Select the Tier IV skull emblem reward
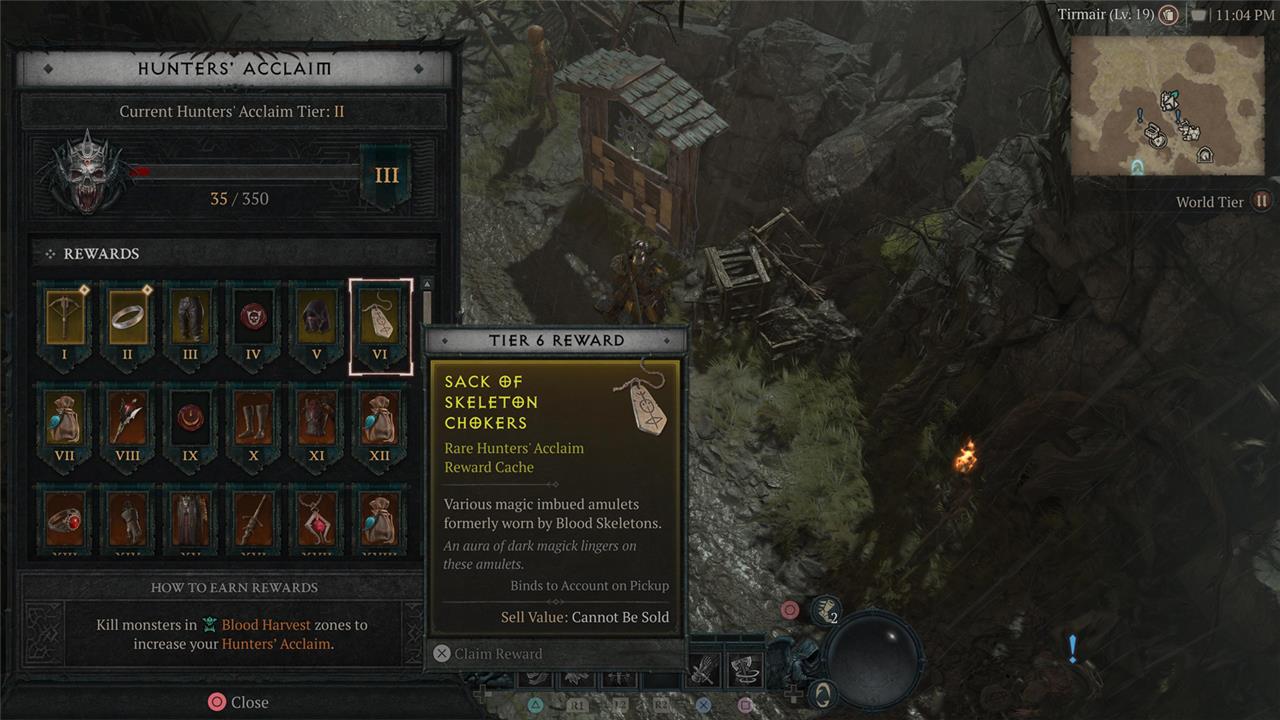Image resolution: width=1280 pixels, height=720 pixels. 253,318
